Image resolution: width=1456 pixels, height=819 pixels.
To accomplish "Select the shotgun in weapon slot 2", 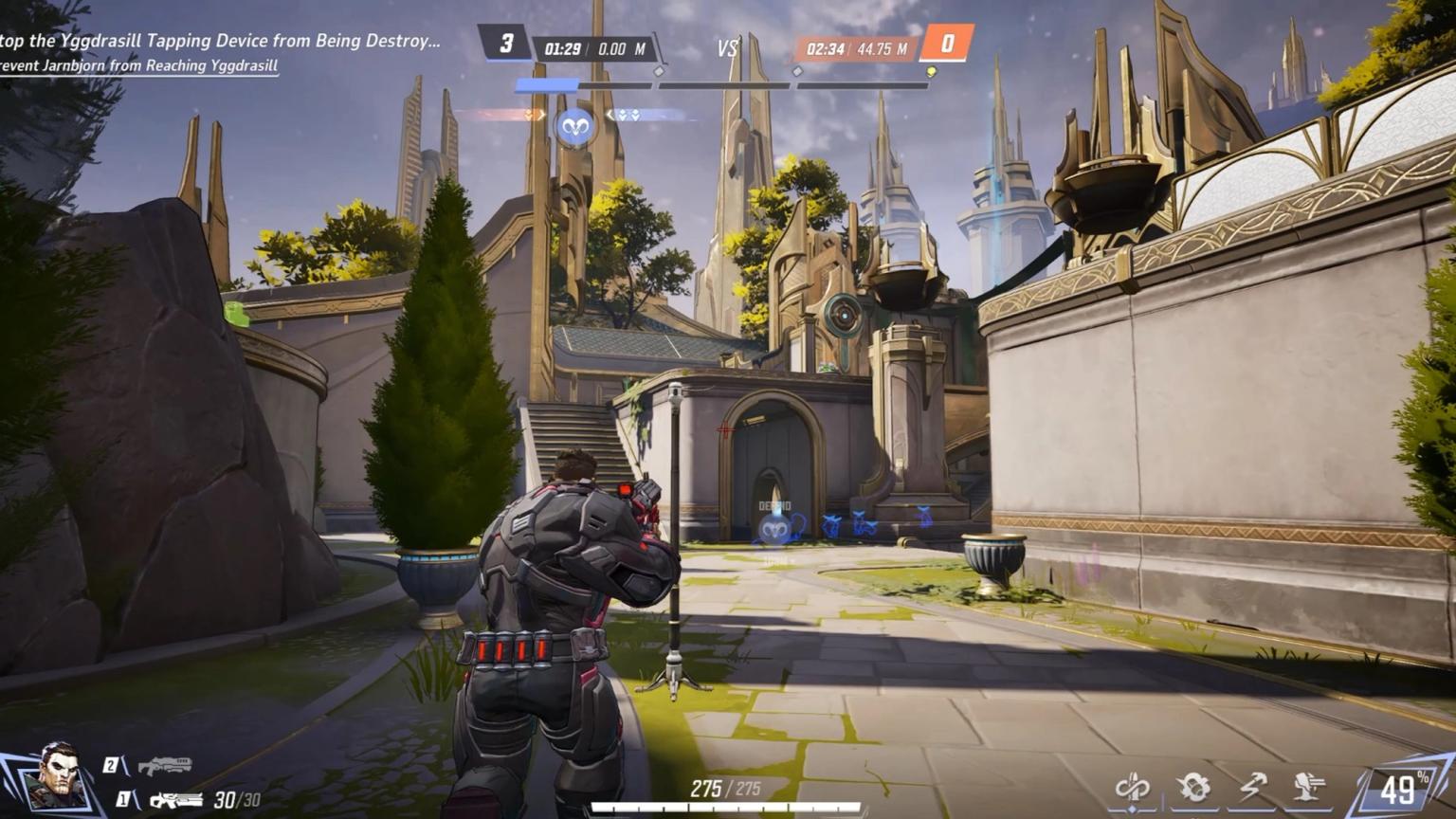I will click(164, 765).
